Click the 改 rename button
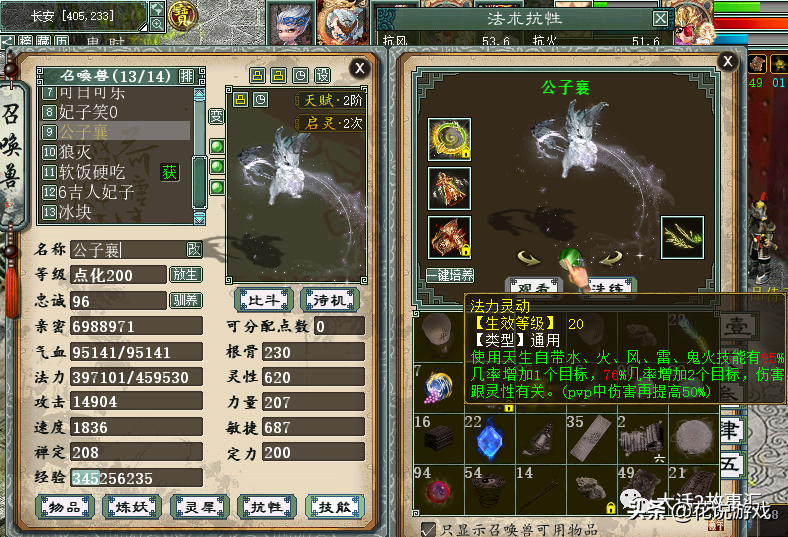 [x=193, y=249]
